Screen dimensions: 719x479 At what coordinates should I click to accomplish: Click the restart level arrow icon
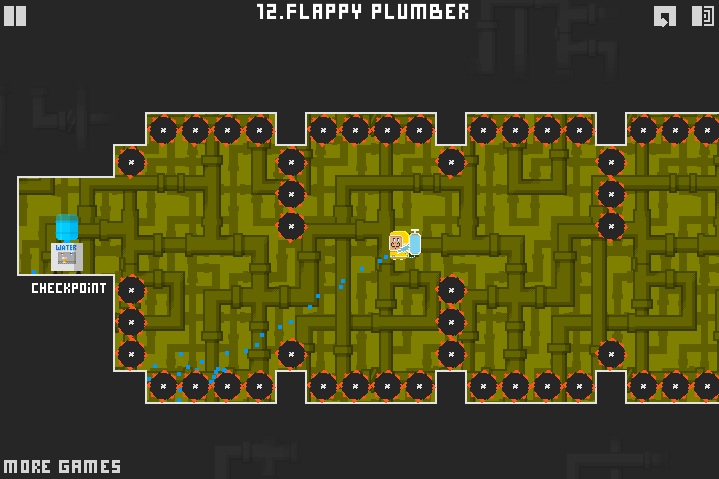pos(665,15)
